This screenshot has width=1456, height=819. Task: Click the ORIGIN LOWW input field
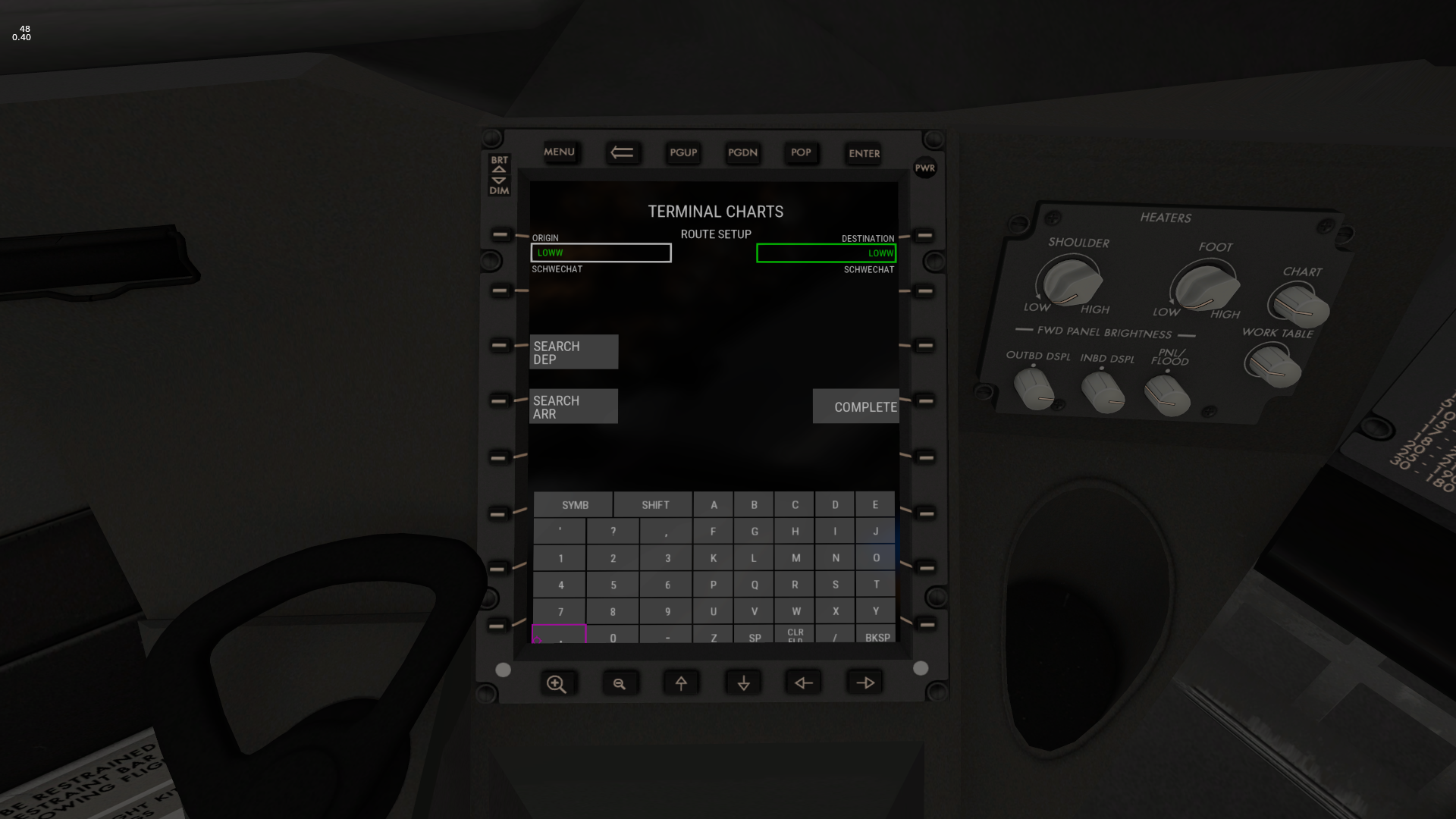coord(601,253)
